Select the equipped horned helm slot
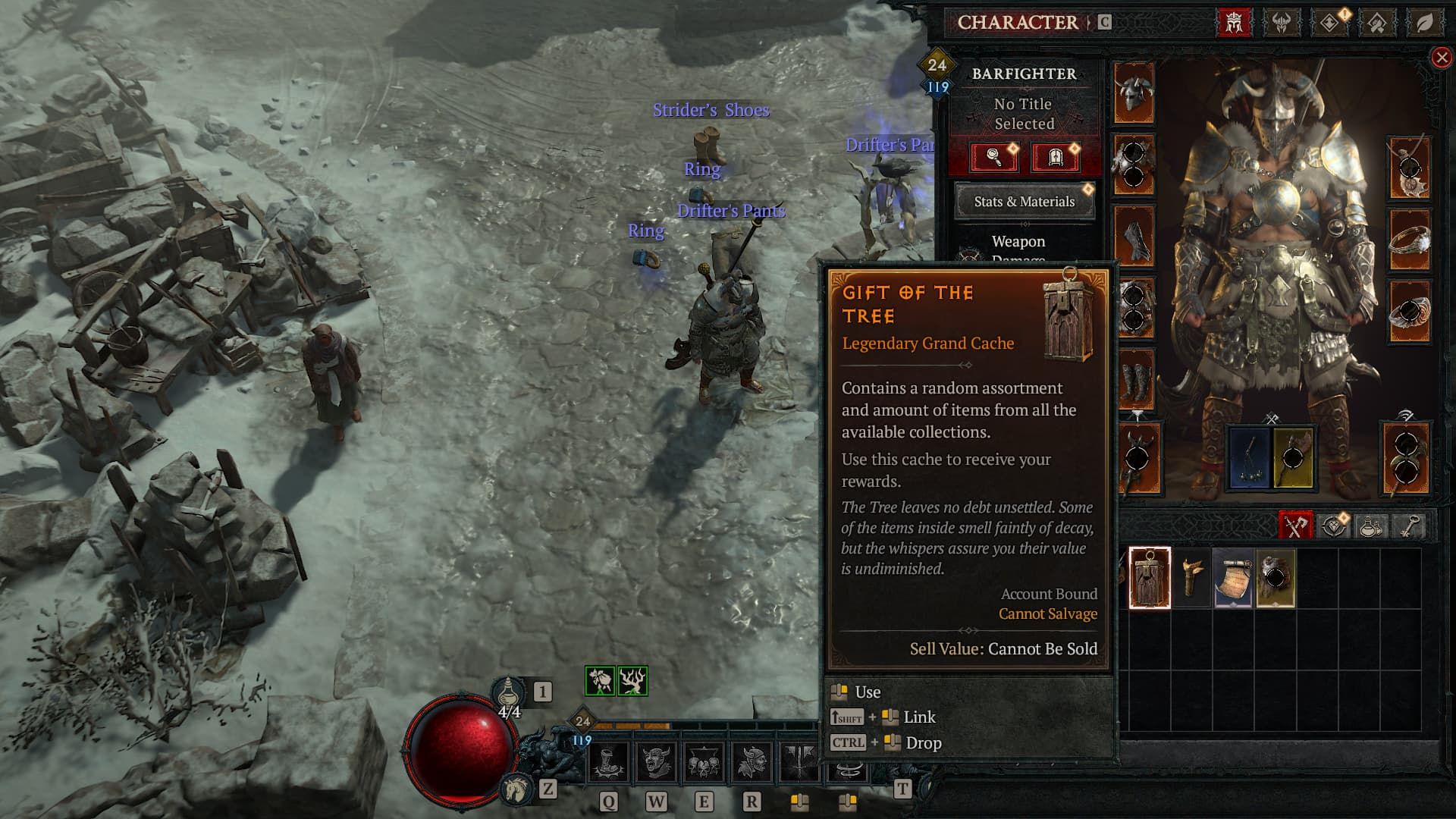The image size is (1456, 819). pos(1134,94)
